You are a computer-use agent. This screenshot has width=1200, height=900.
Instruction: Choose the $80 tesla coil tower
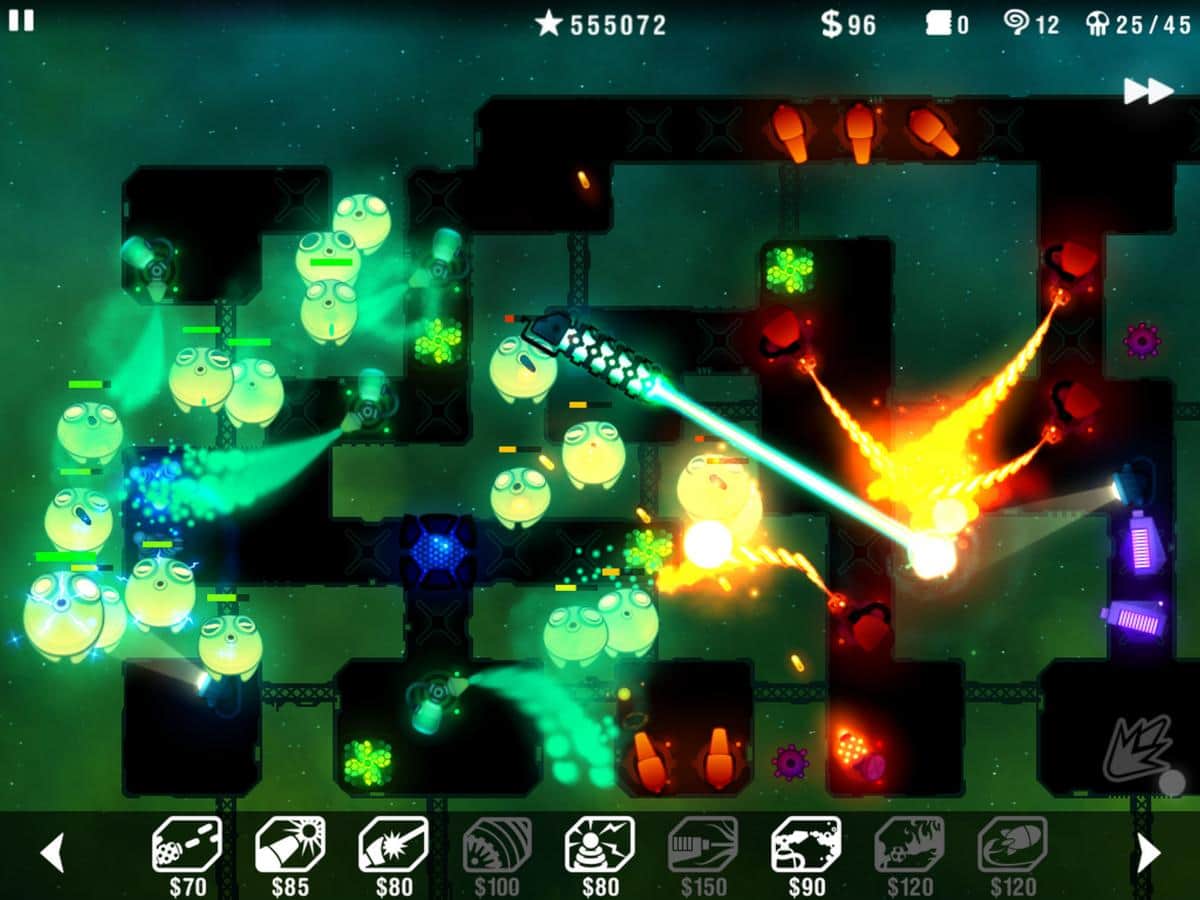600,846
